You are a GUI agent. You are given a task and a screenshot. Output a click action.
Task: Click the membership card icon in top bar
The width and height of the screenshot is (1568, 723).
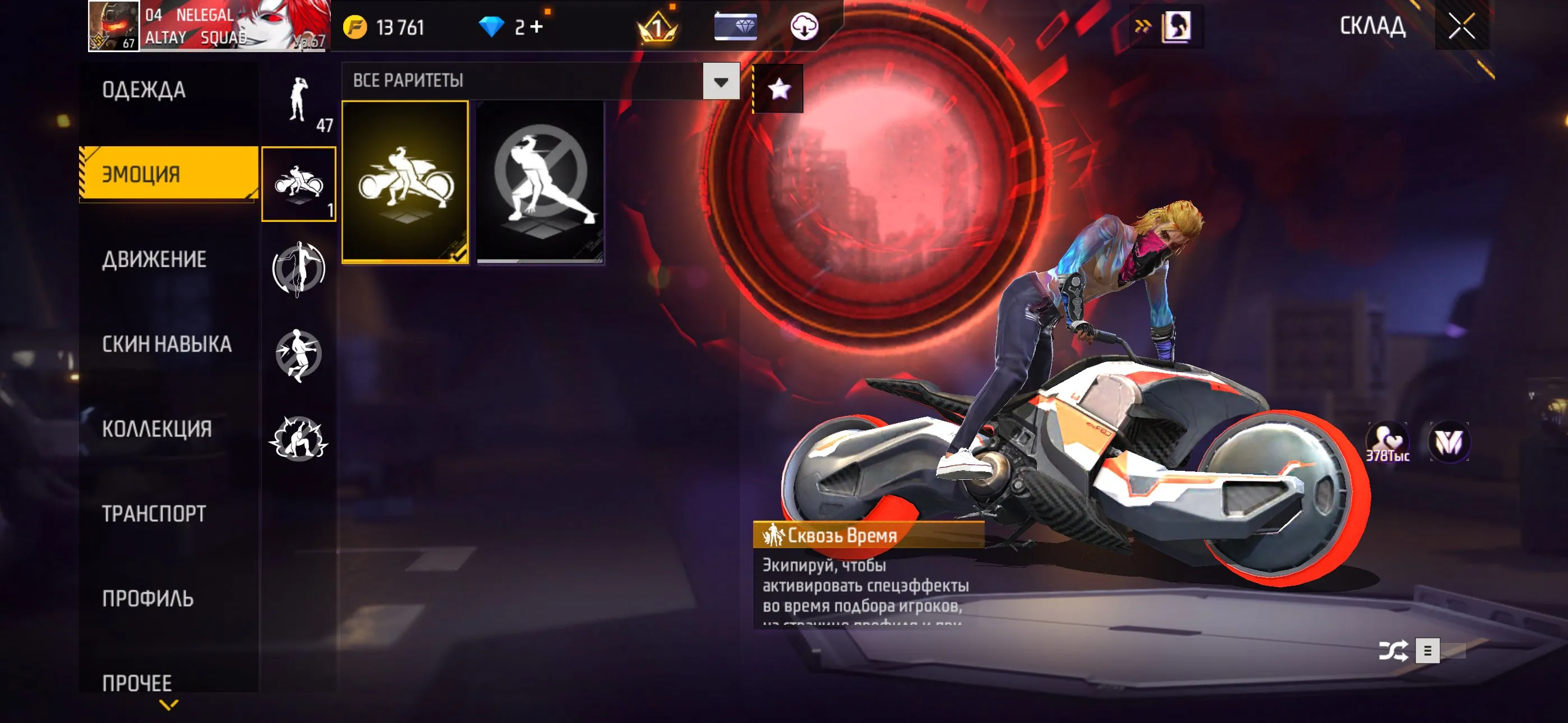(x=736, y=26)
